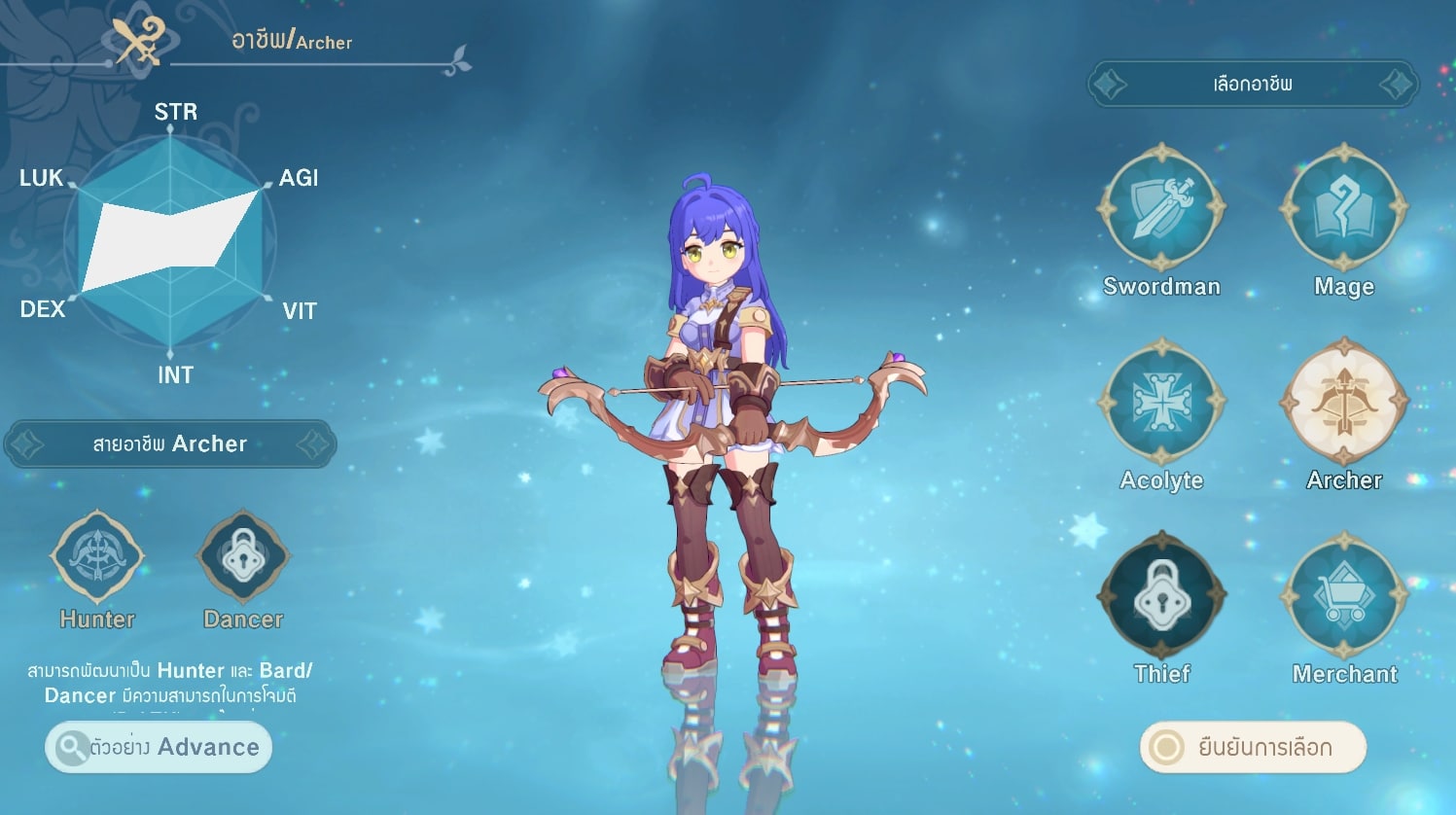The width and height of the screenshot is (1456, 815).
Task: Click the locked Thief class
Action: tap(1161, 595)
